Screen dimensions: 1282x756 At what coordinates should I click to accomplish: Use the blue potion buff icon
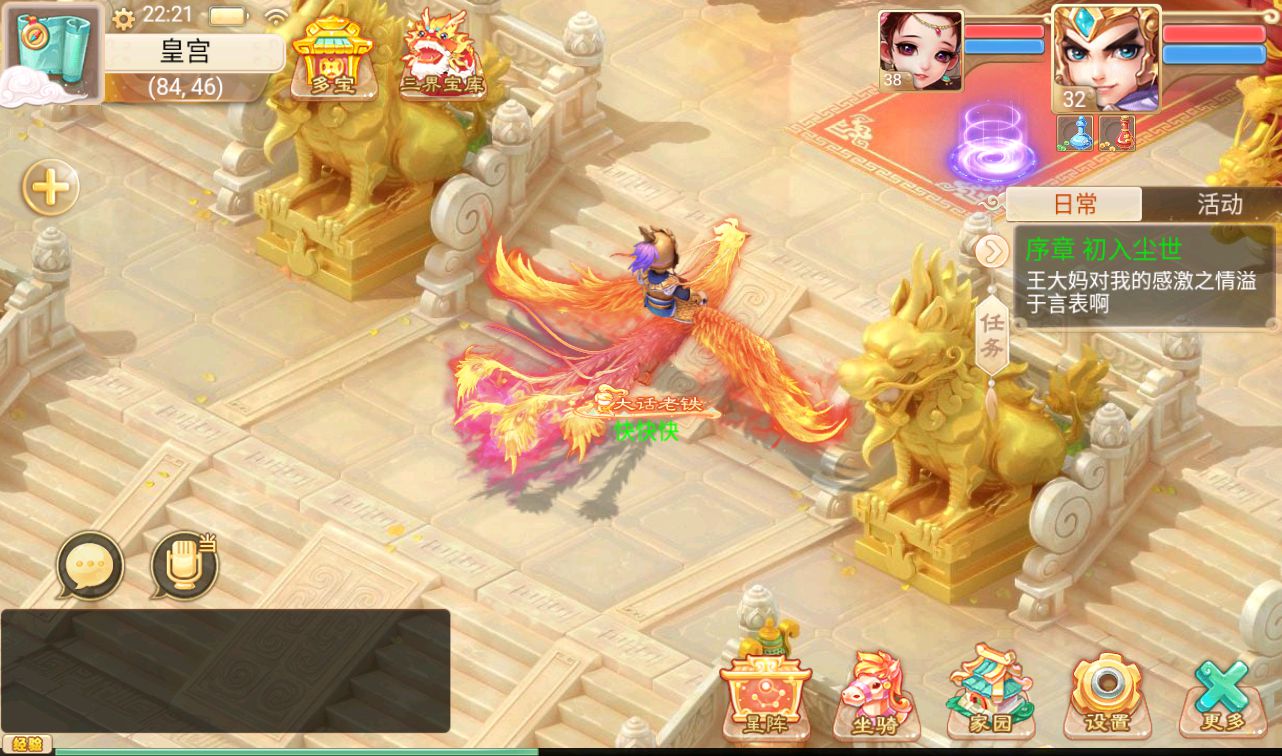tap(1076, 133)
